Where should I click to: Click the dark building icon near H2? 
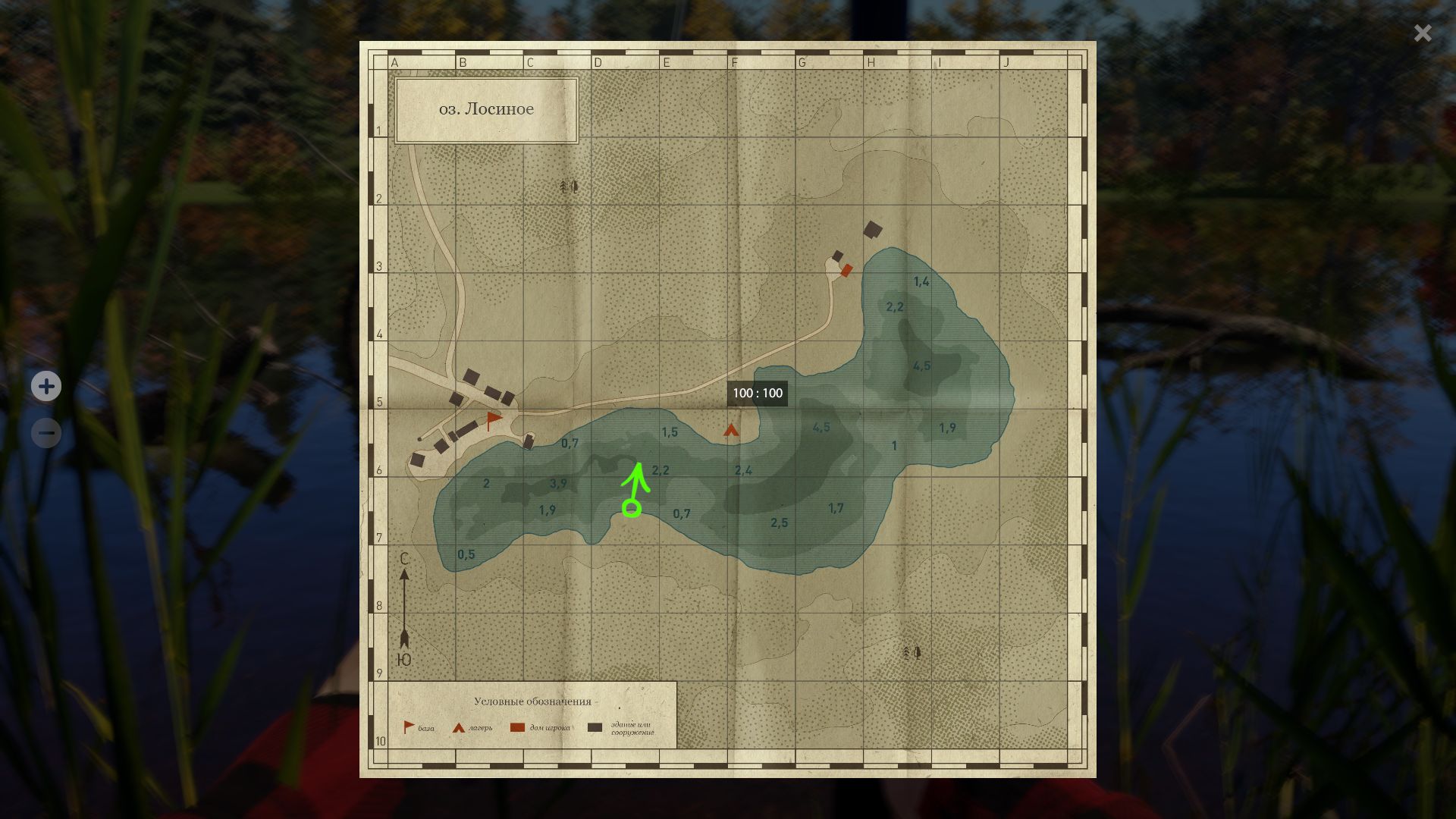coord(873,230)
